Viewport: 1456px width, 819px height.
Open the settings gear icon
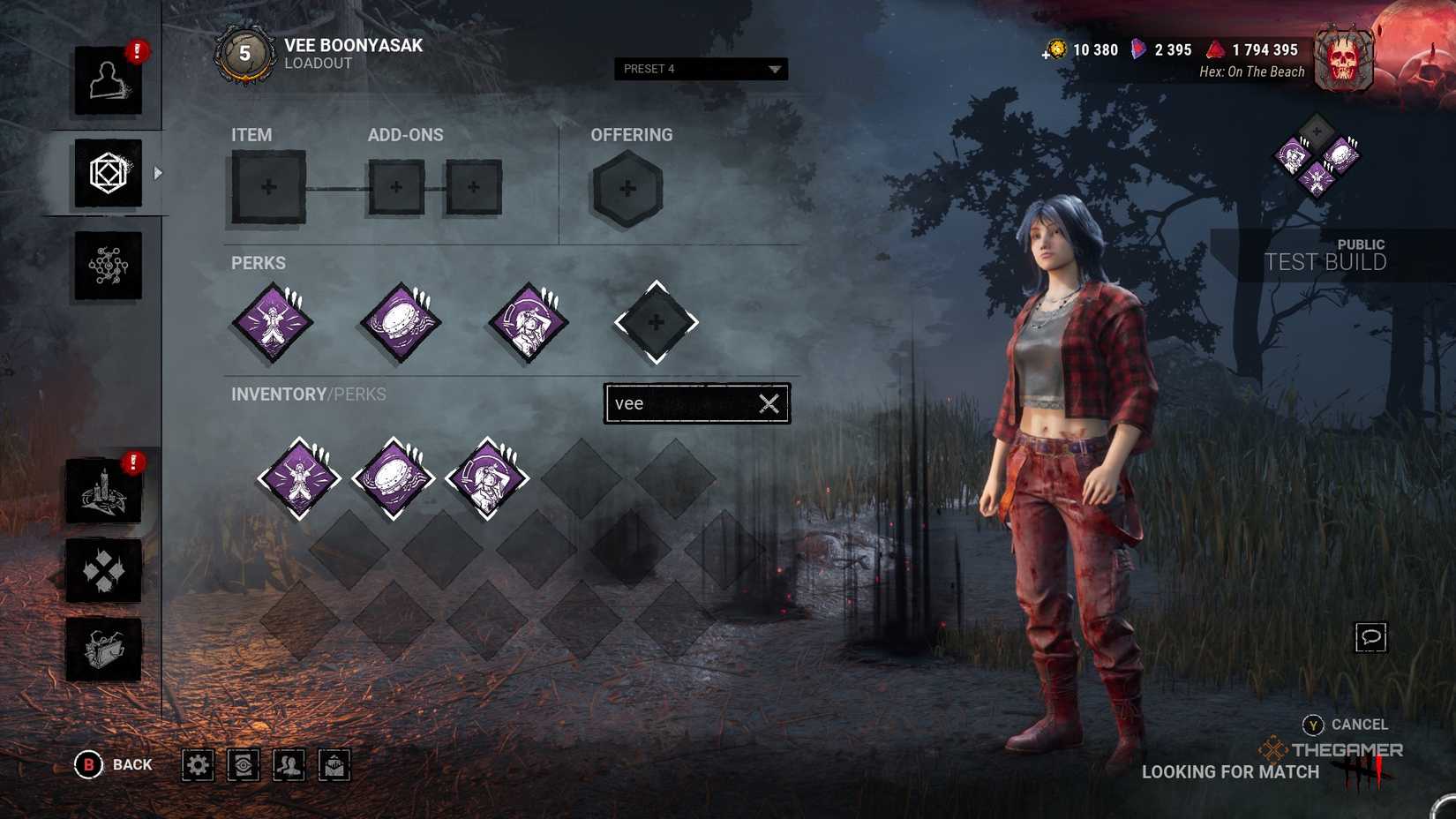point(198,765)
